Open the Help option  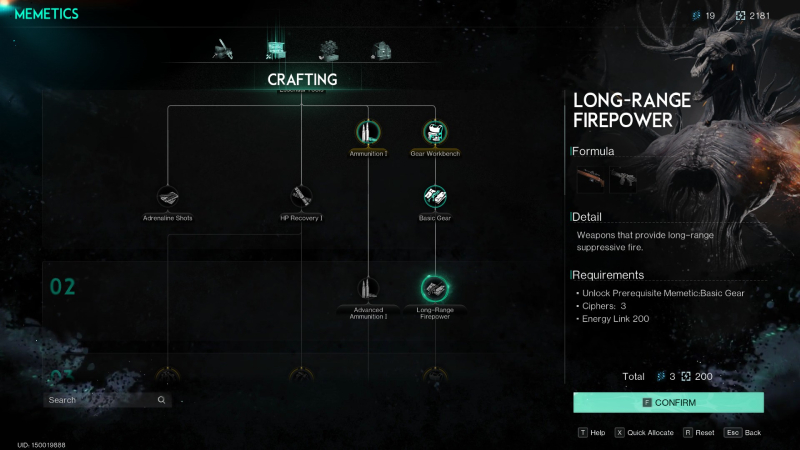[591, 433]
